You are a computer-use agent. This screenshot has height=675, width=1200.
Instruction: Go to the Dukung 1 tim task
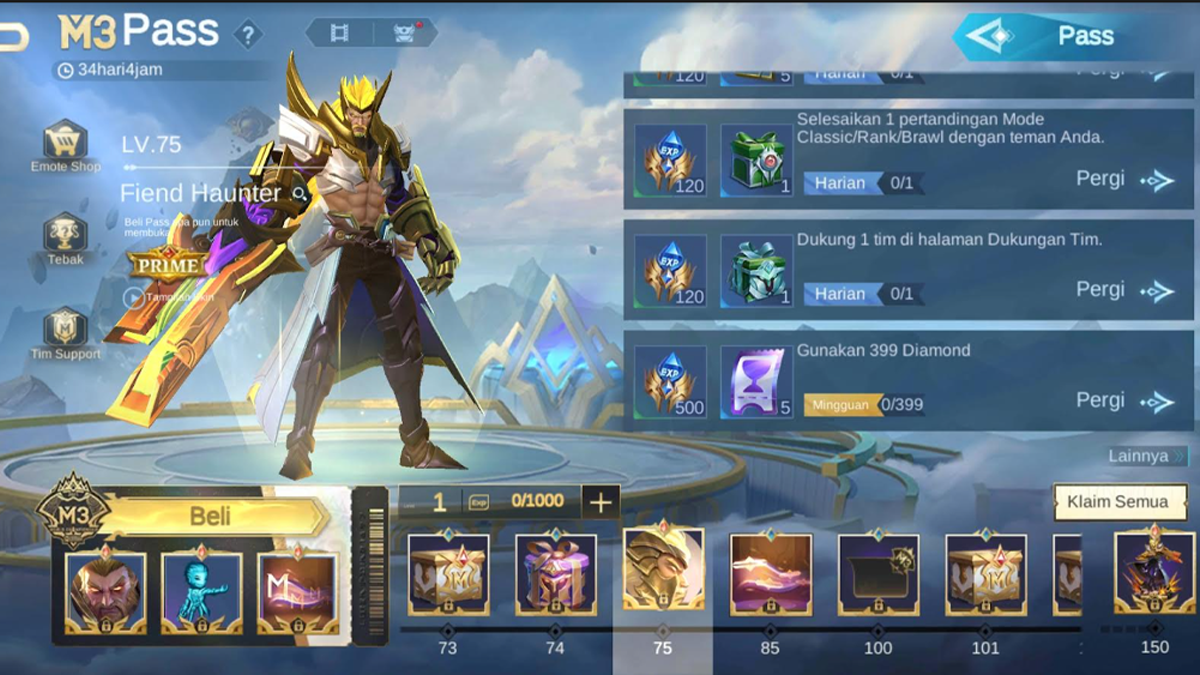pos(1124,290)
